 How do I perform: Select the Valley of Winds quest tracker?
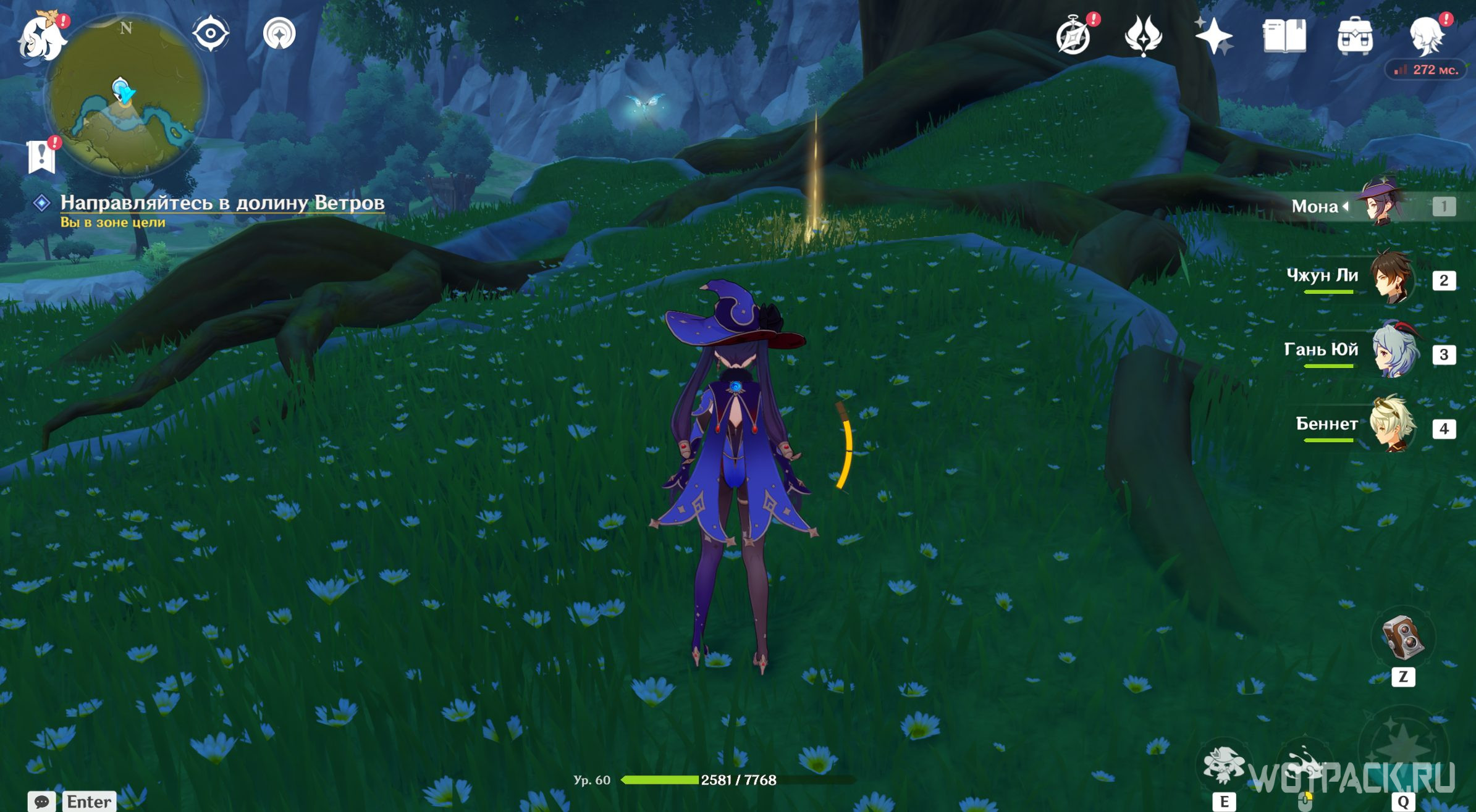tap(222, 203)
